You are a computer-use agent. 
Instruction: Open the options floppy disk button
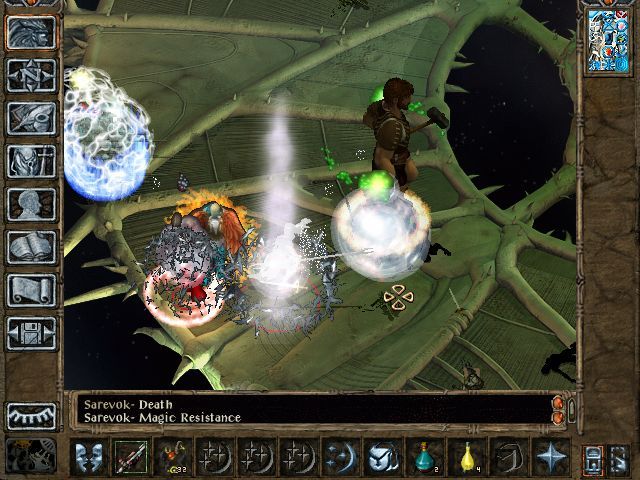[31, 333]
